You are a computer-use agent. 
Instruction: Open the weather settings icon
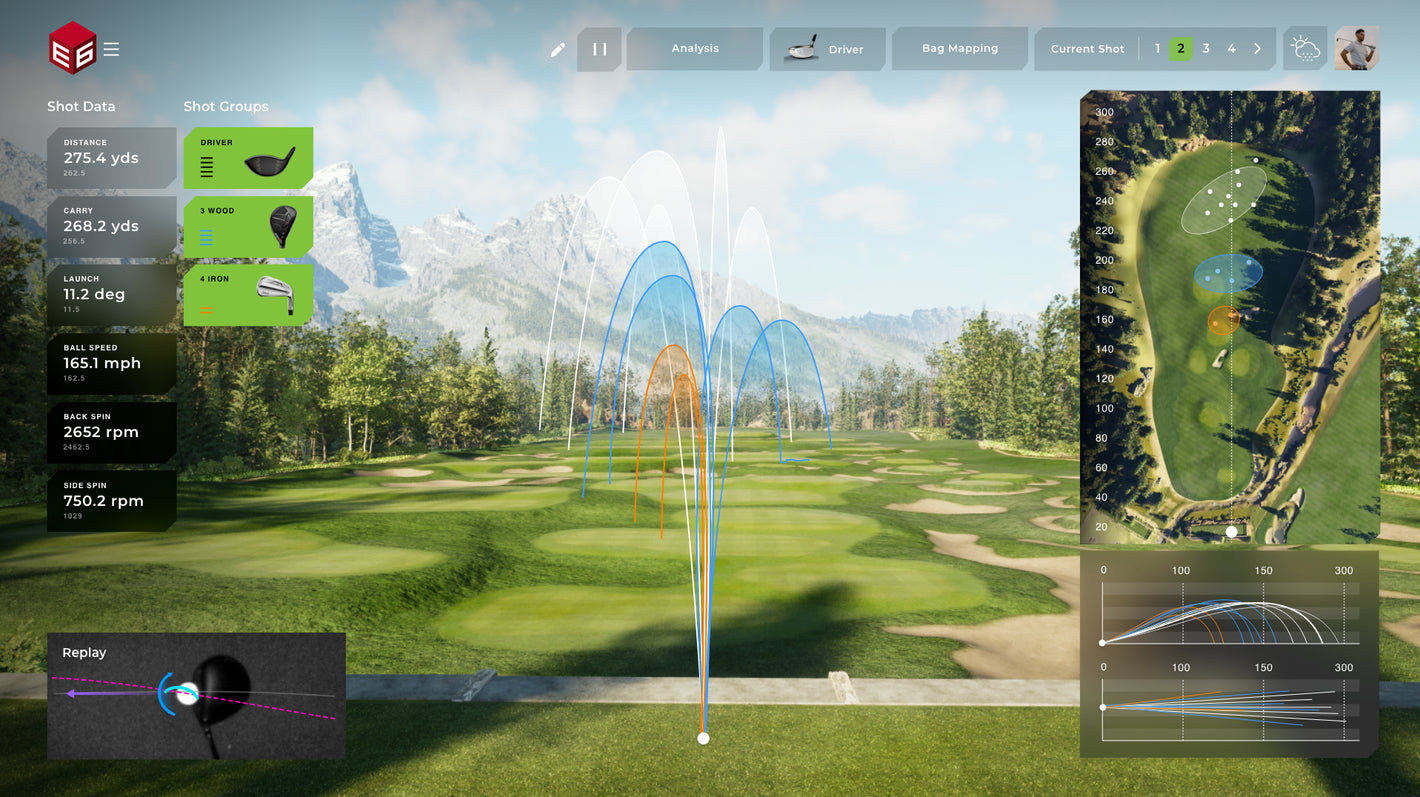coord(1305,49)
